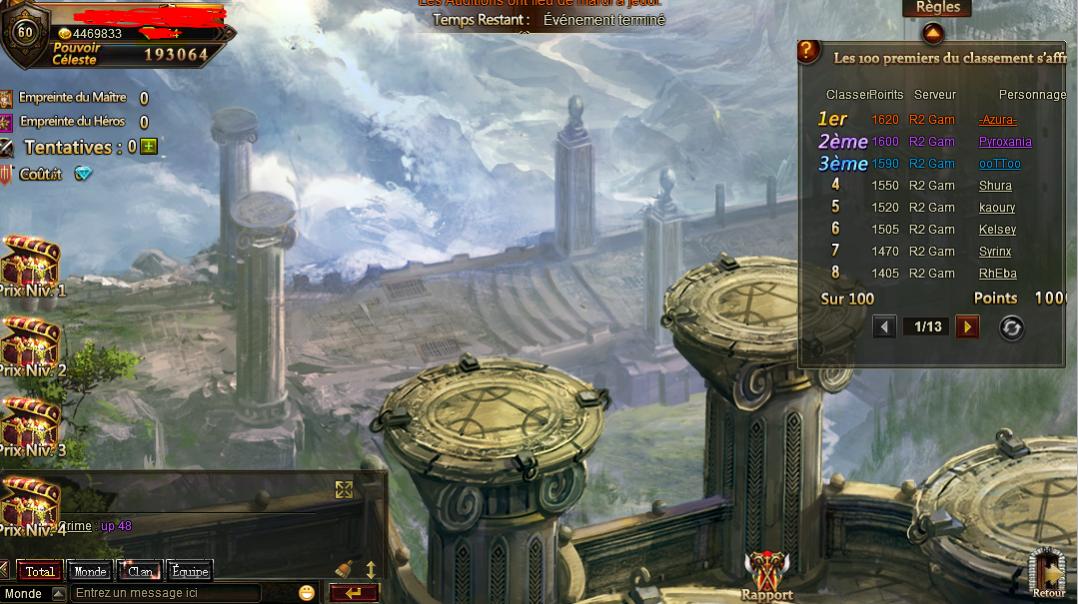Open Shura's ranked profile link
1078x604 pixels.
coord(995,186)
